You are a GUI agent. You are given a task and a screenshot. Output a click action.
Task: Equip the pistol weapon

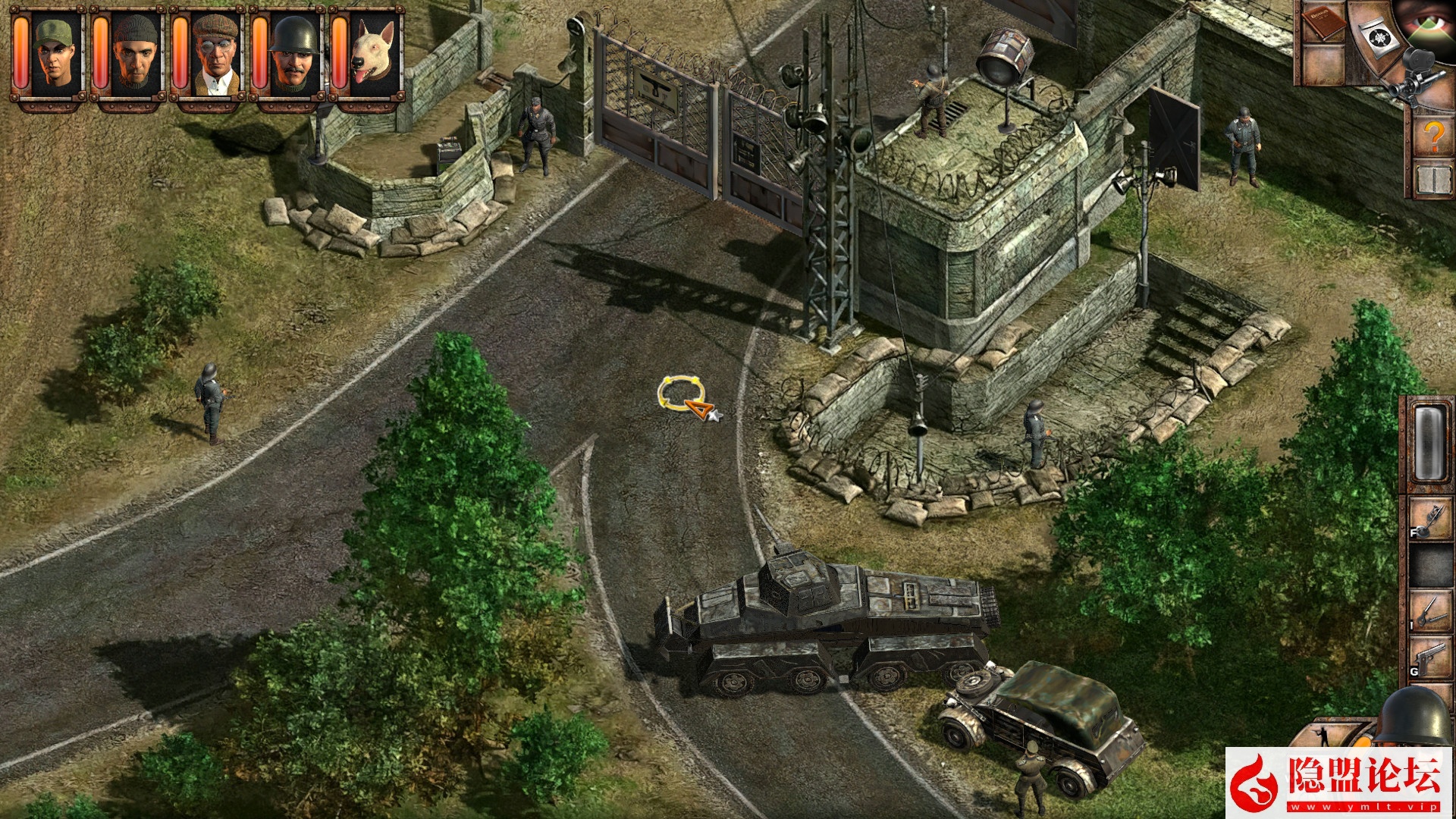click(x=1430, y=658)
